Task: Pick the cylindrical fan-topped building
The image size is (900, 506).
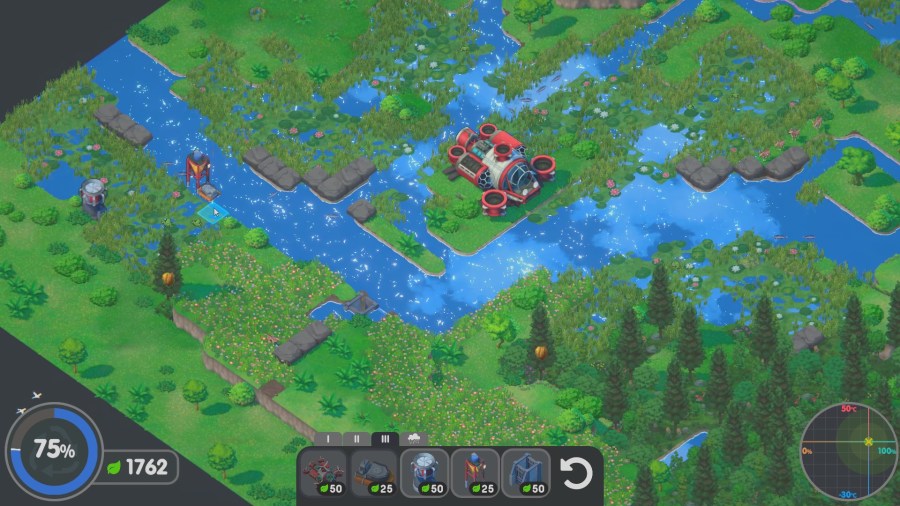Action: coord(424,472)
